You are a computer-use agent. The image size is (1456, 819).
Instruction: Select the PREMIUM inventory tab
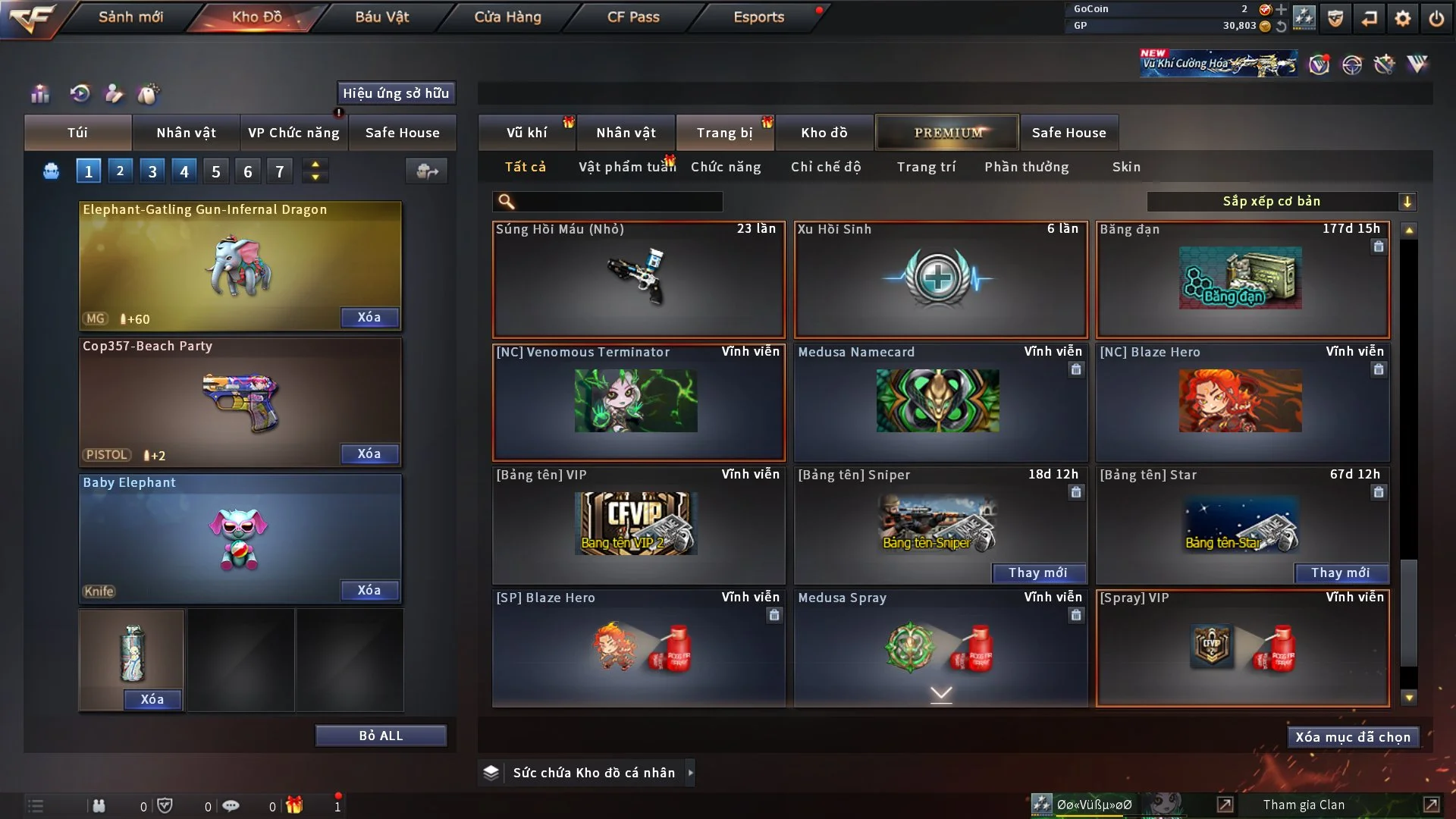click(947, 133)
